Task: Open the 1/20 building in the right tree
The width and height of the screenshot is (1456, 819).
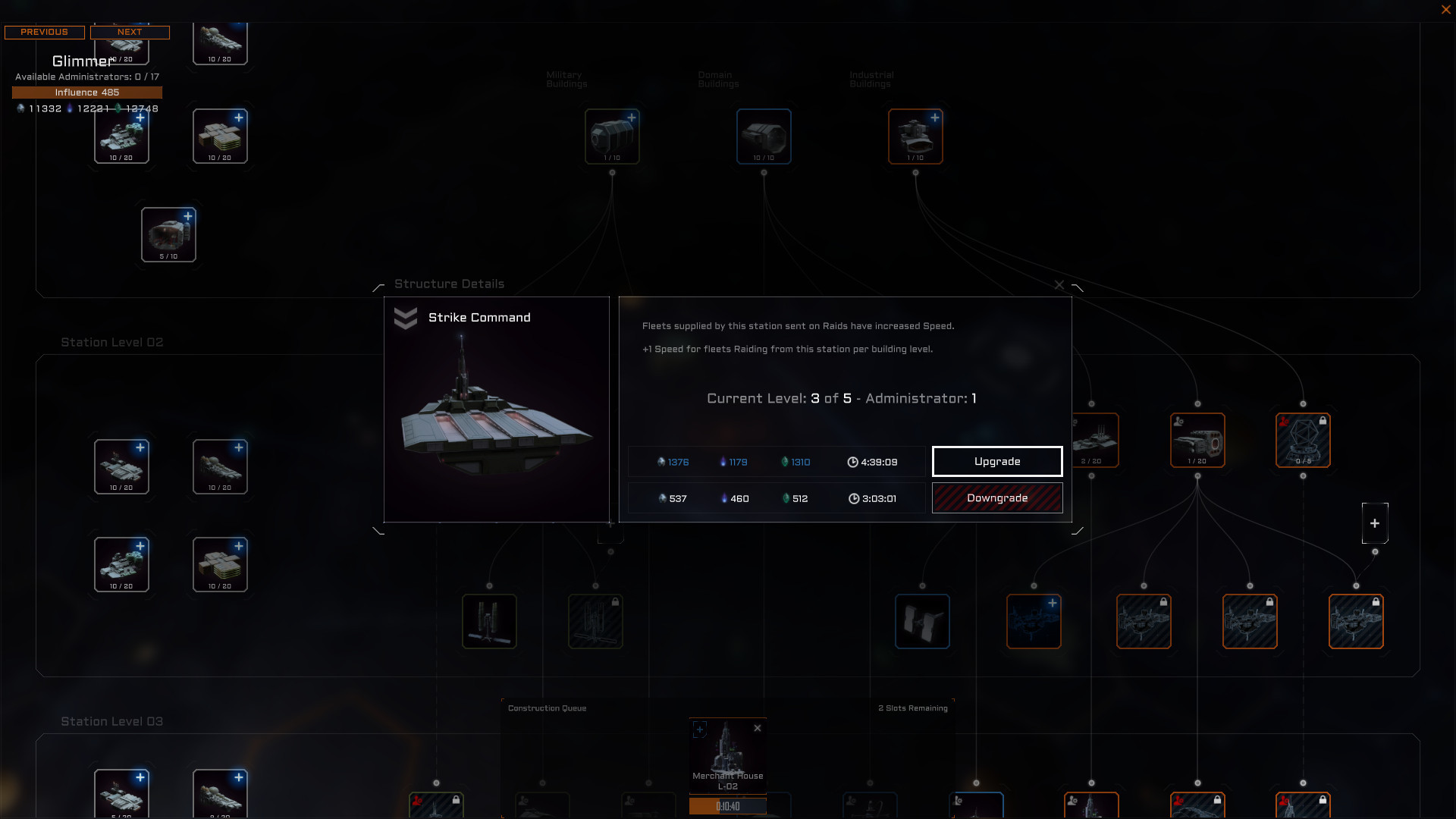Action: tap(1197, 440)
